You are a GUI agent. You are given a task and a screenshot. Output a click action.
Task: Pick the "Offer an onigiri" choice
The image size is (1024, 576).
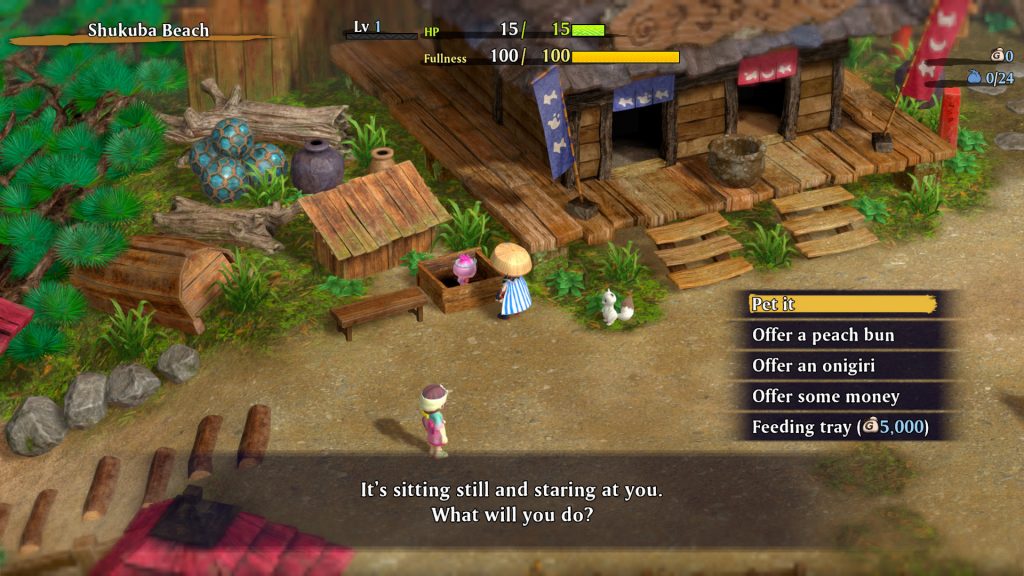click(842, 366)
